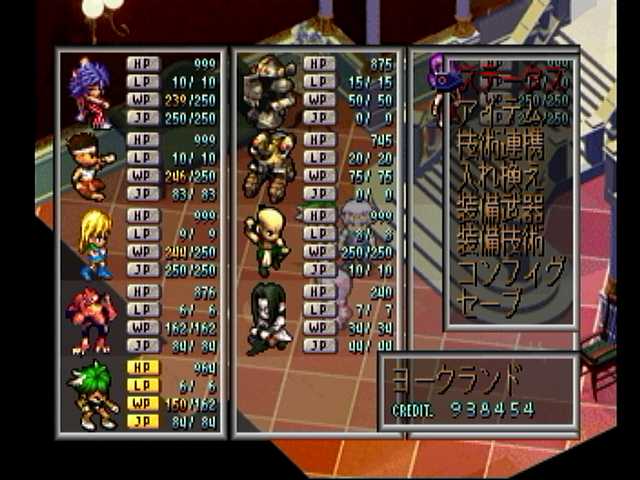Open the コンフィグ config menu
640x480 pixels.
[x=510, y=271]
